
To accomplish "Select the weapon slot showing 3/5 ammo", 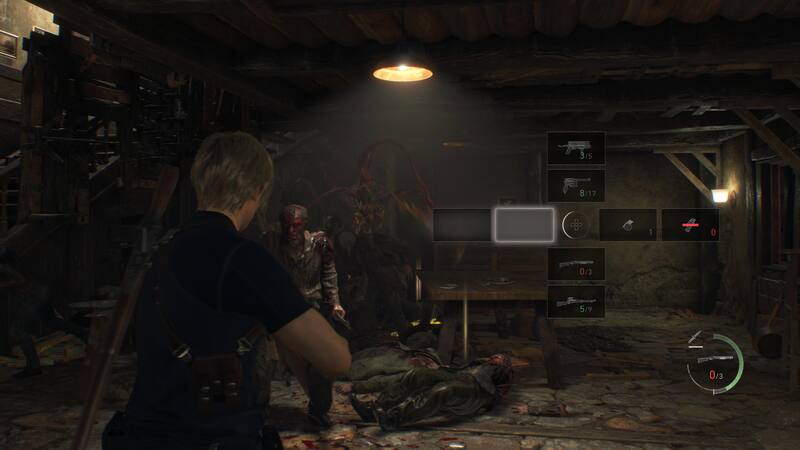I will 575,148.
